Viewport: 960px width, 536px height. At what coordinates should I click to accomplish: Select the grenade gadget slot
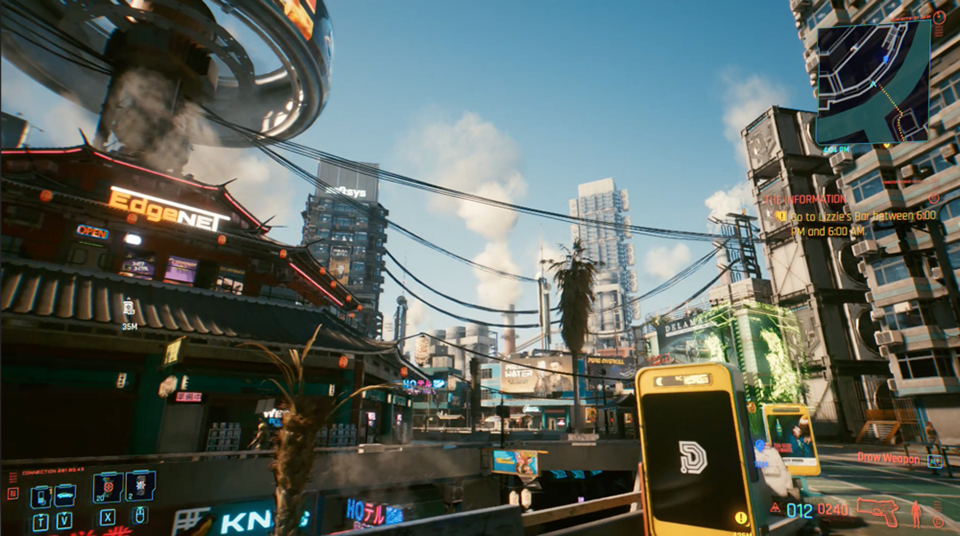click(139, 487)
